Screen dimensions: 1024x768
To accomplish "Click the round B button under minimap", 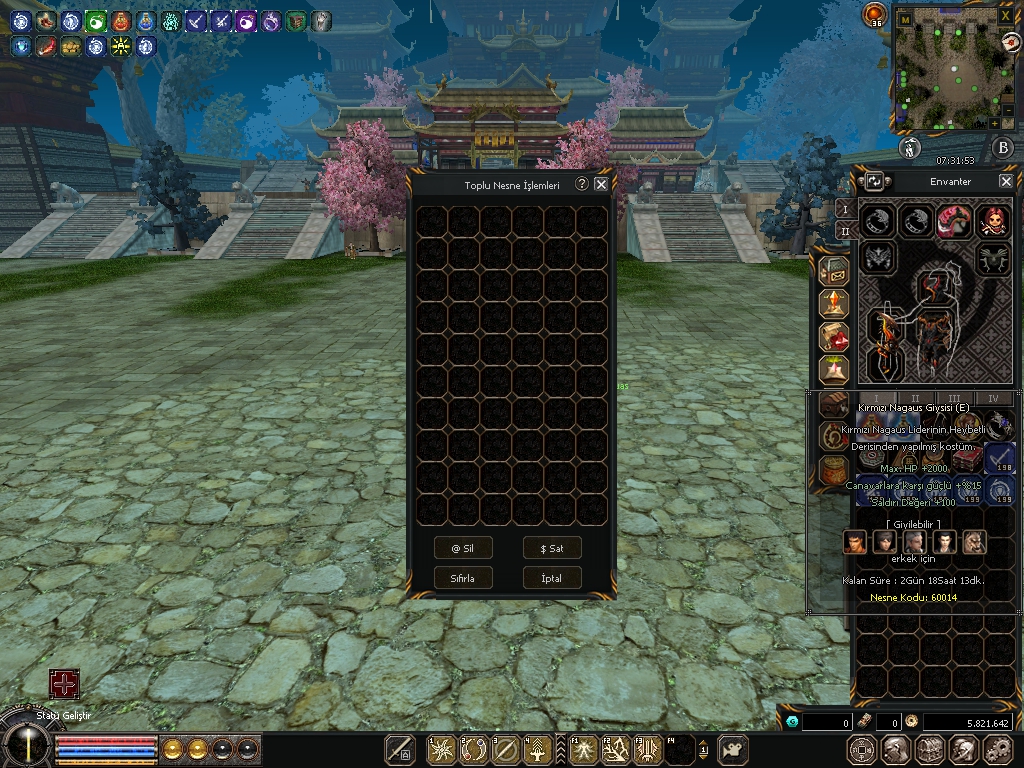I will pos(1002,149).
